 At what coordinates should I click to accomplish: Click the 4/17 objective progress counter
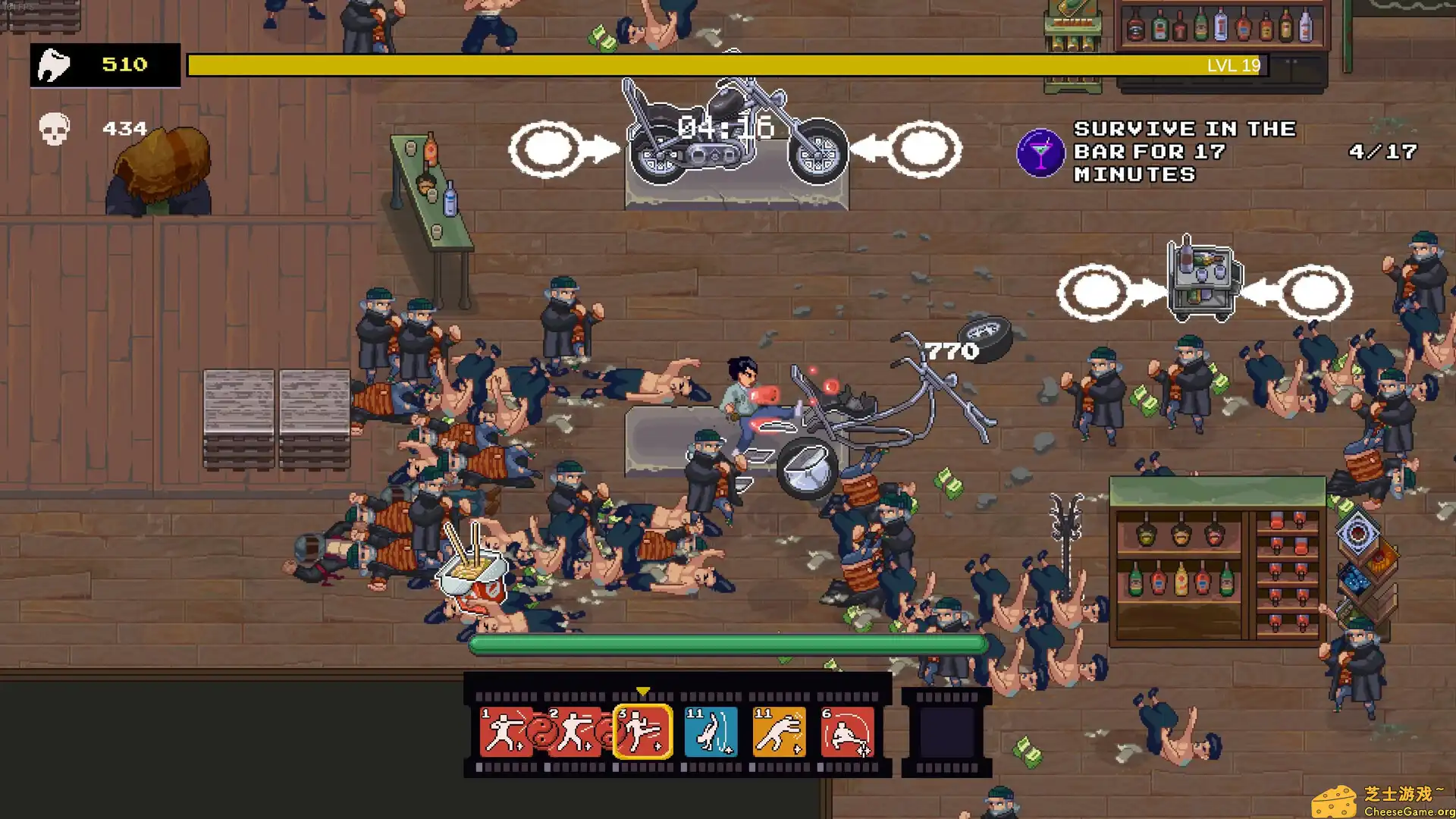[1380, 152]
